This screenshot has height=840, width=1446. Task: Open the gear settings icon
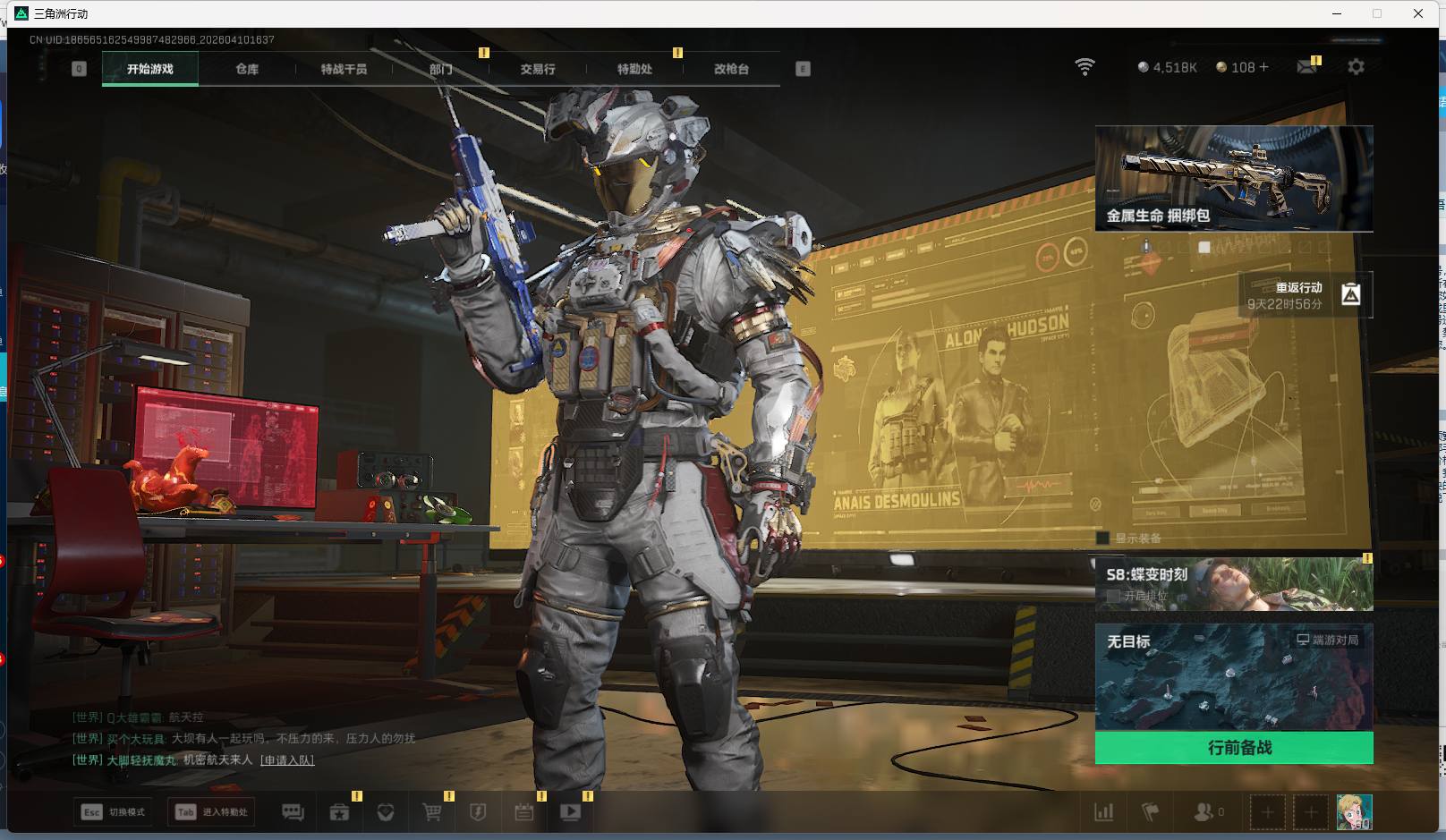point(1356,67)
